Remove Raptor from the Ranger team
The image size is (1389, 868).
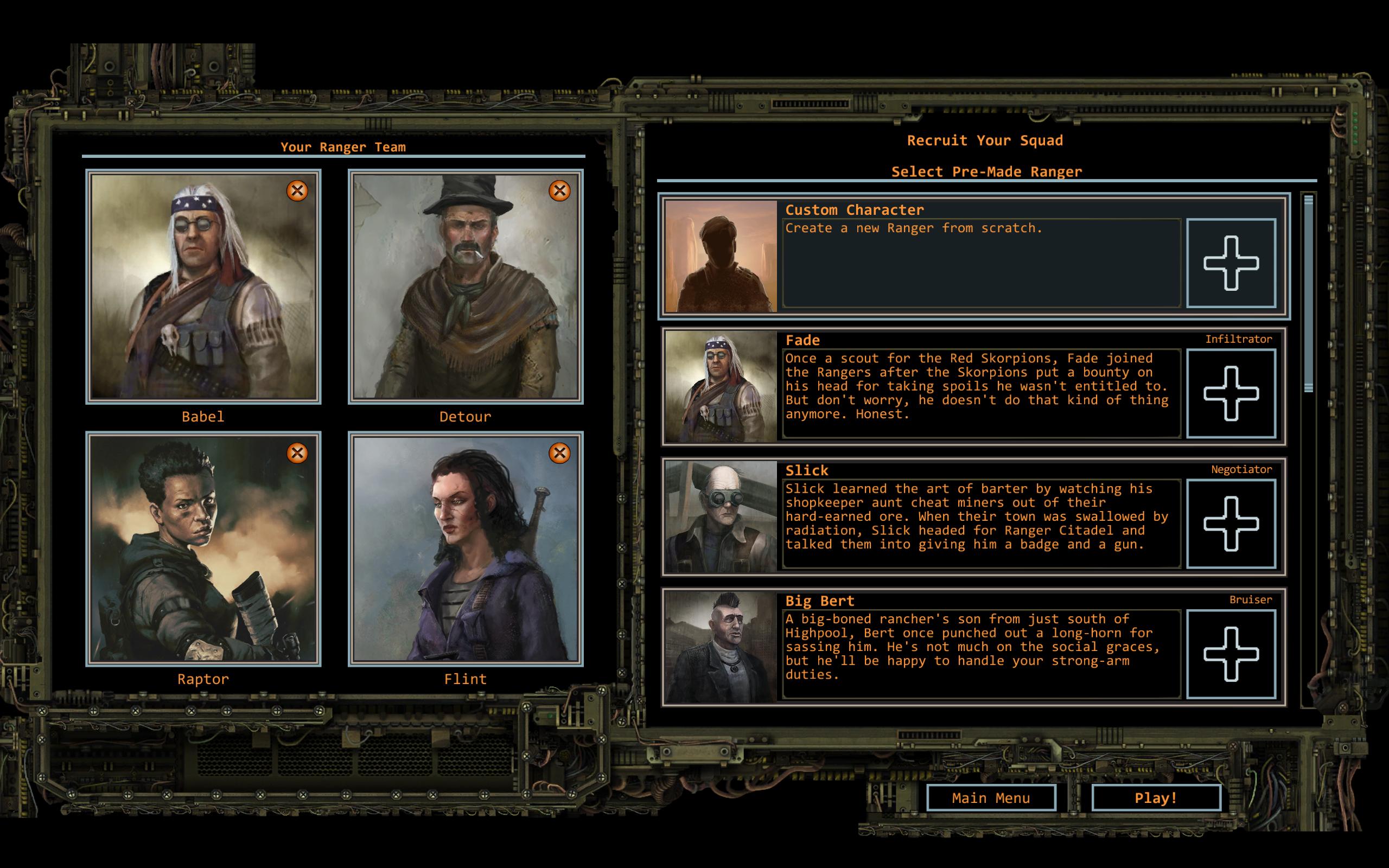tap(297, 453)
